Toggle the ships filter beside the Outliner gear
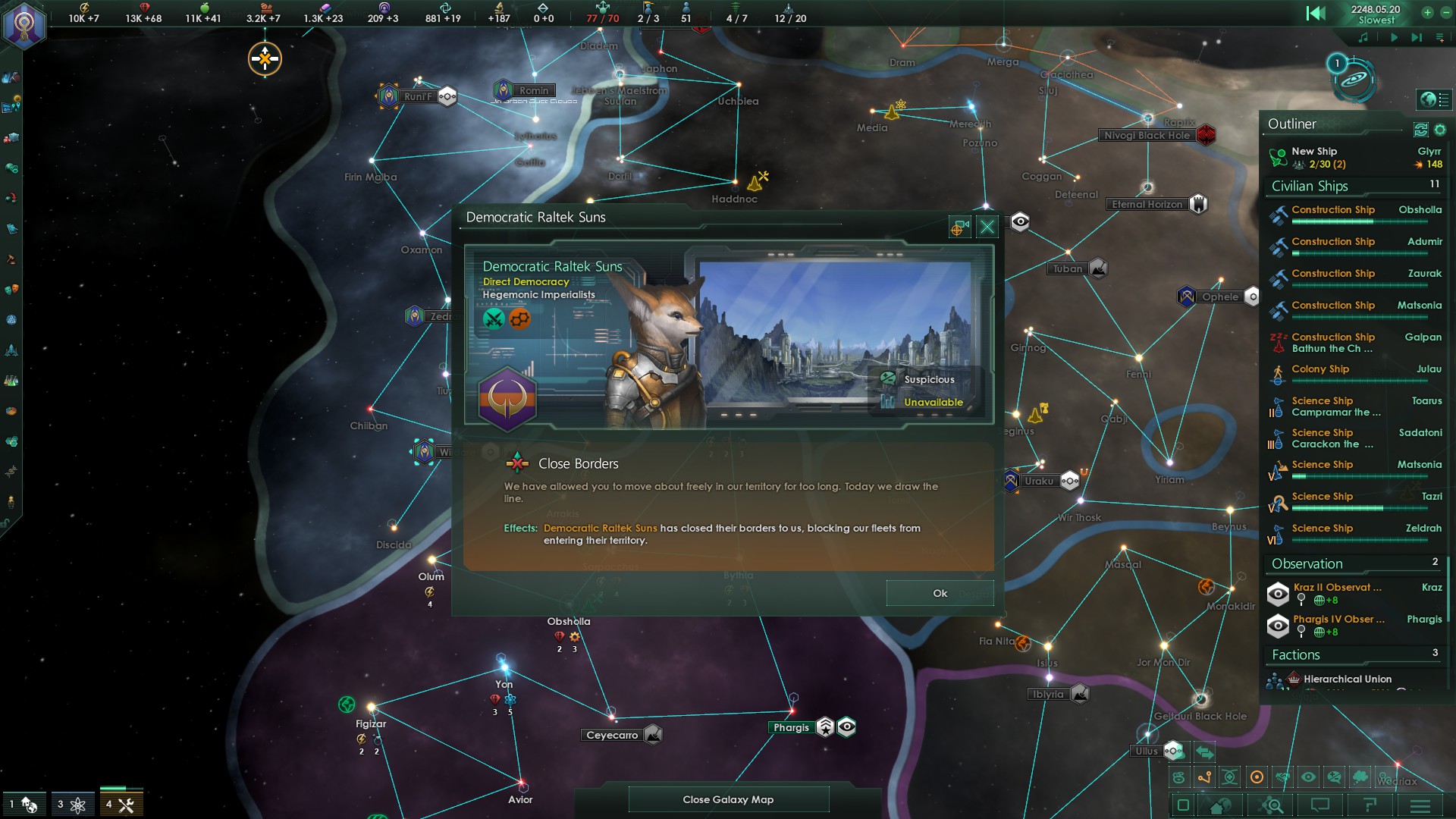 (1420, 130)
